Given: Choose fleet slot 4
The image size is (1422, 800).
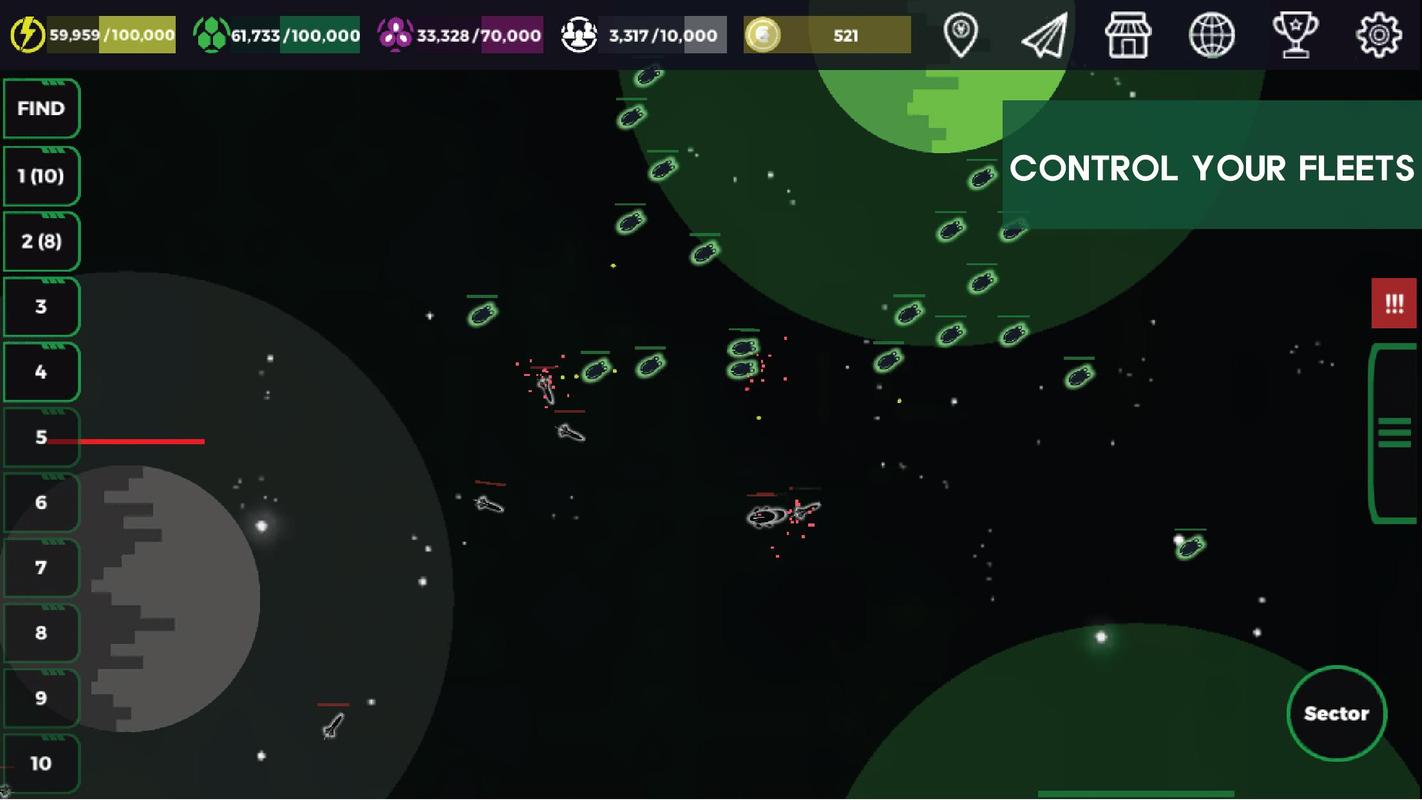Looking at the screenshot, I should (x=41, y=372).
